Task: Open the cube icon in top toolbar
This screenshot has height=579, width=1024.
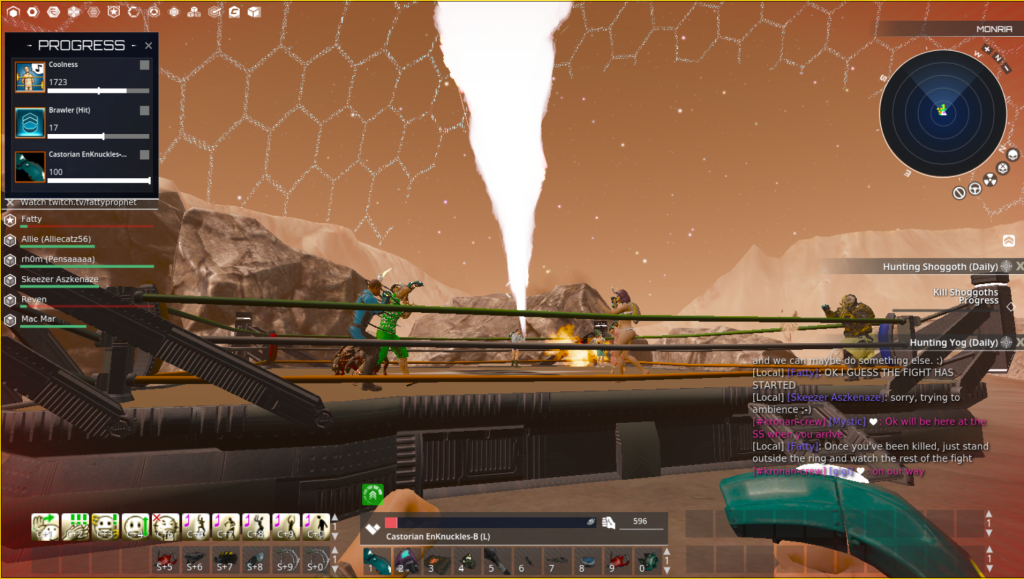Action: (254, 12)
